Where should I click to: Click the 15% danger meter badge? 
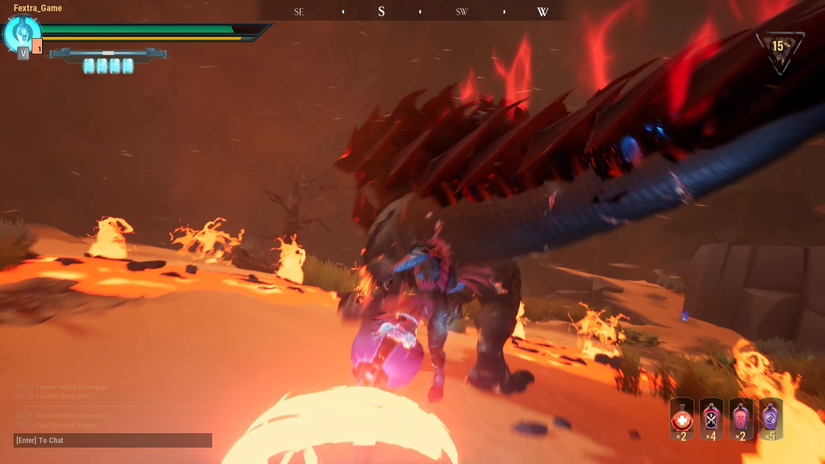coord(781,48)
